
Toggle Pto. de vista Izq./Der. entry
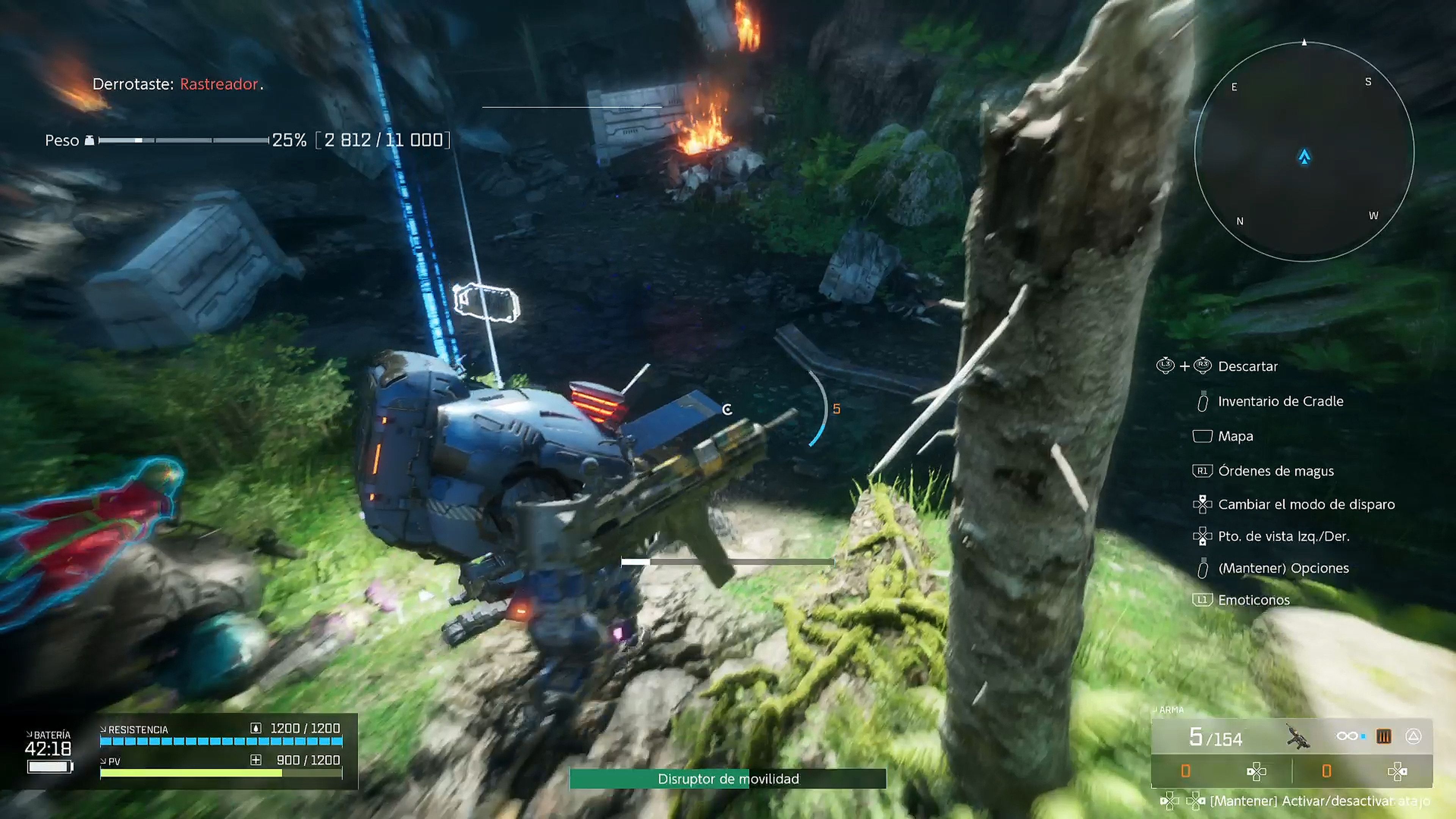tap(1283, 537)
